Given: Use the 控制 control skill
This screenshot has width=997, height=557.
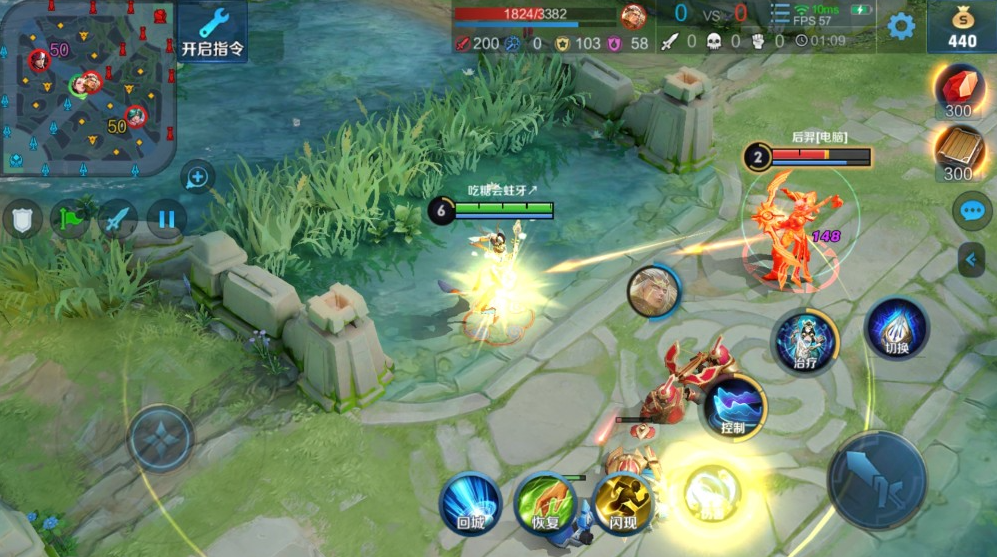Looking at the screenshot, I should tap(735, 407).
